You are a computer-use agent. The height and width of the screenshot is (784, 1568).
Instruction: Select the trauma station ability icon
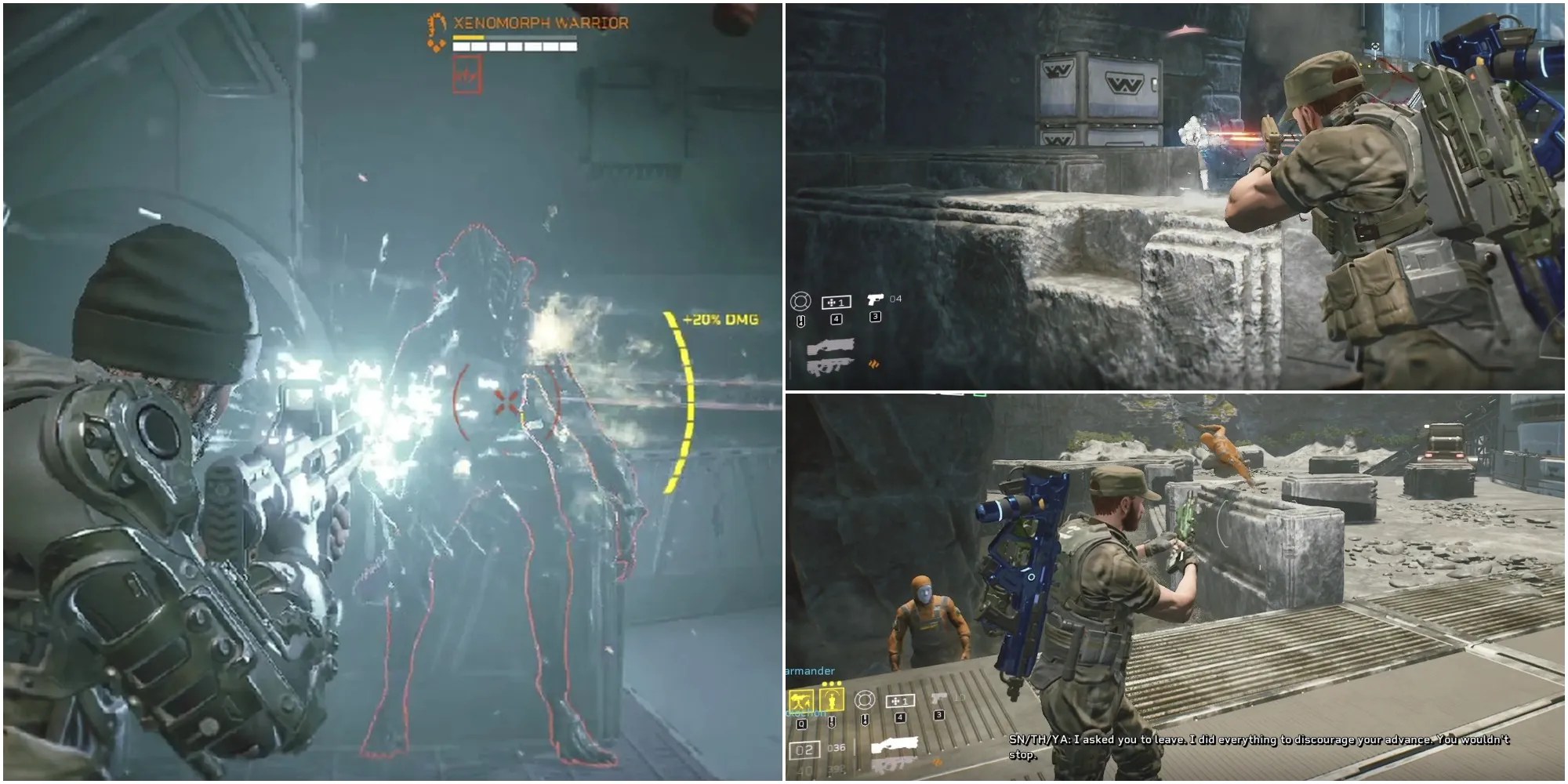(x=833, y=699)
